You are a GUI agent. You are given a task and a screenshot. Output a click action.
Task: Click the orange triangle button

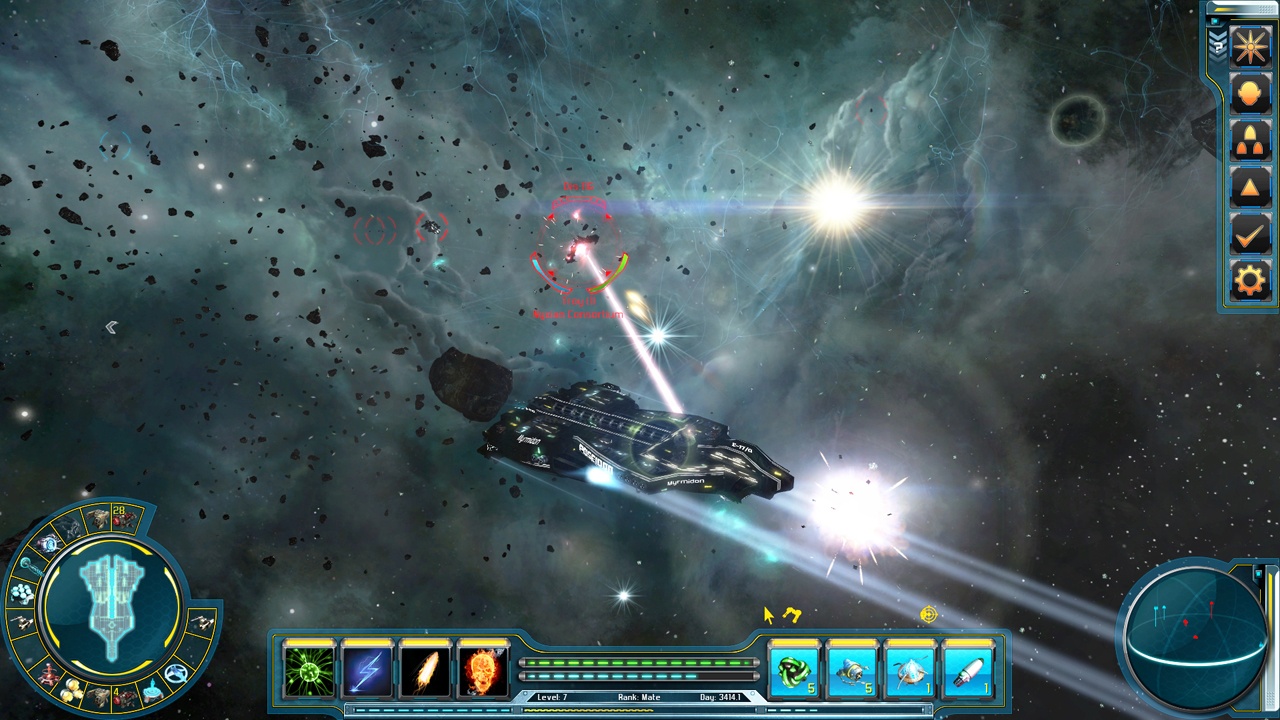coord(1250,188)
